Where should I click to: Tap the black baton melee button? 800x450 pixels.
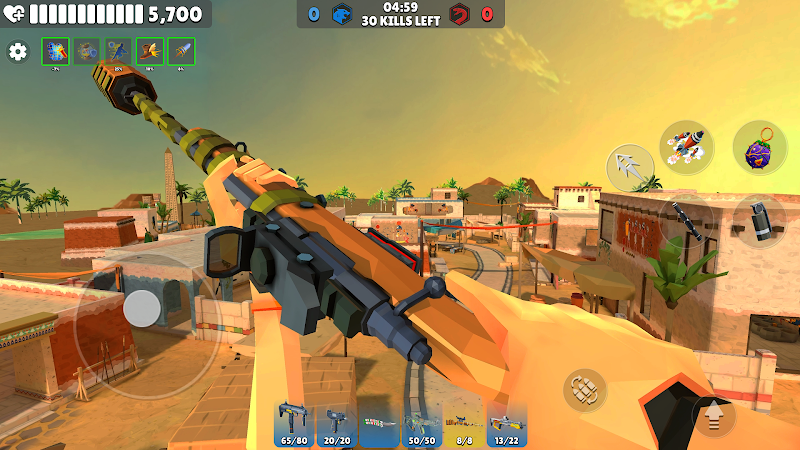[686, 219]
